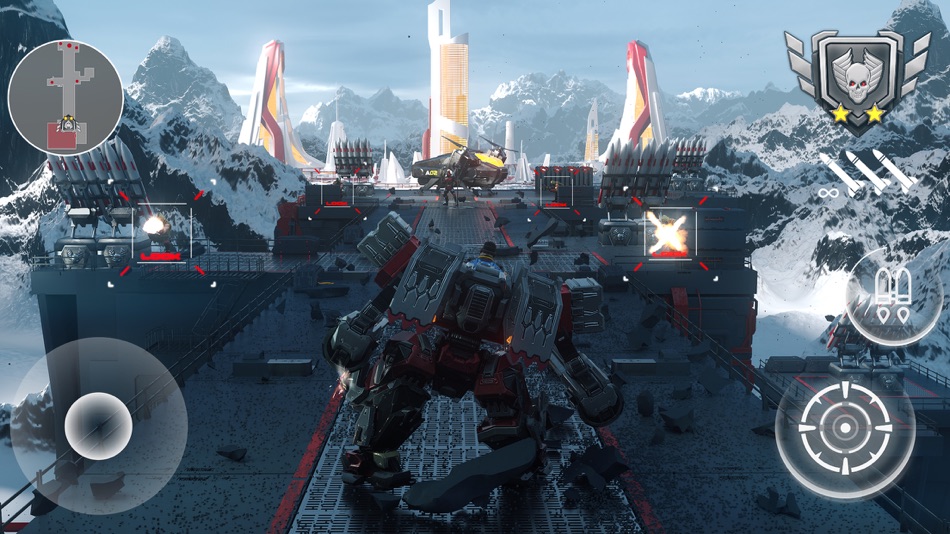Launch rockets with the missile button

[893, 297]
